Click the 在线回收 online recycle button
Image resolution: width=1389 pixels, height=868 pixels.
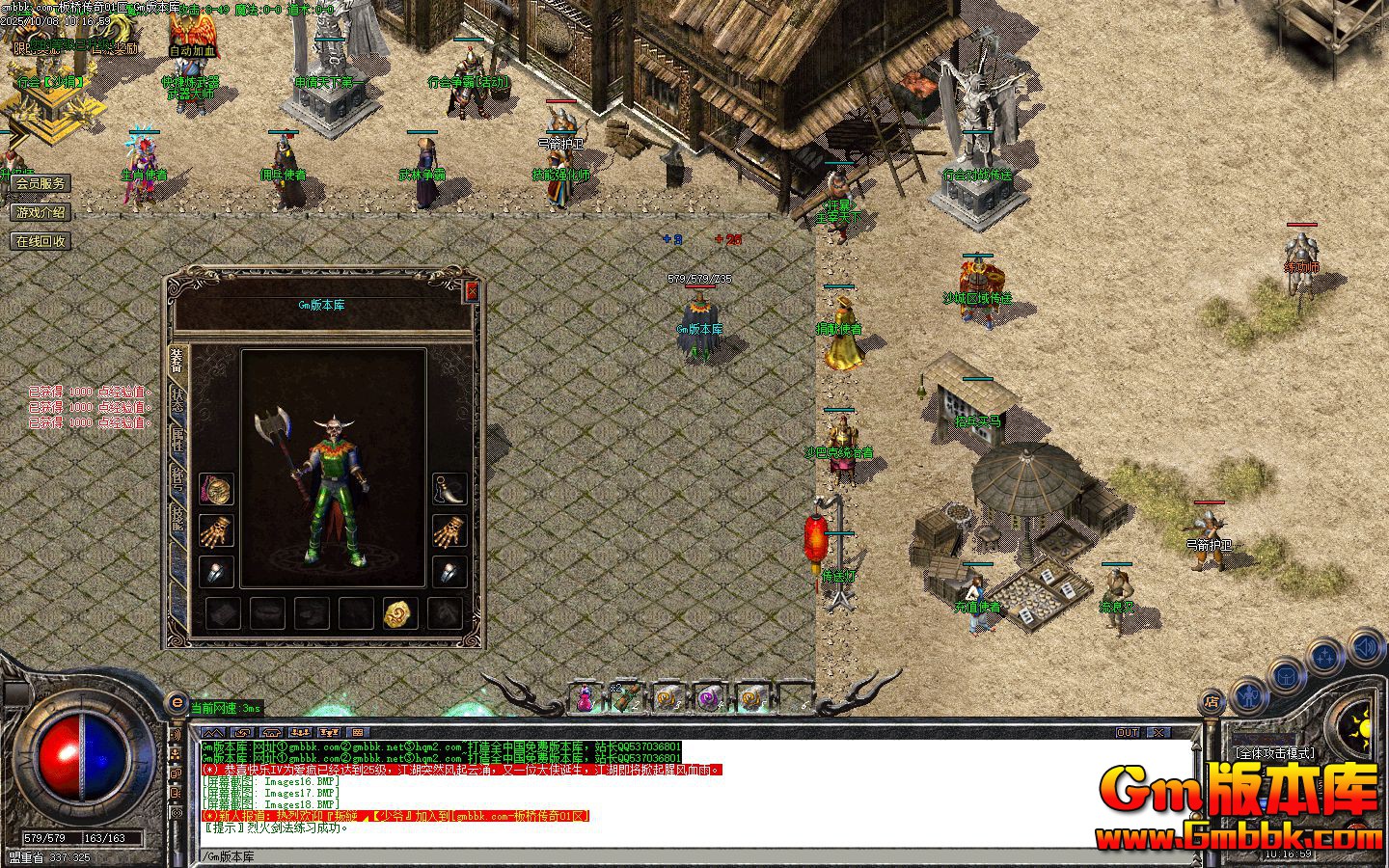pos(41,241)
